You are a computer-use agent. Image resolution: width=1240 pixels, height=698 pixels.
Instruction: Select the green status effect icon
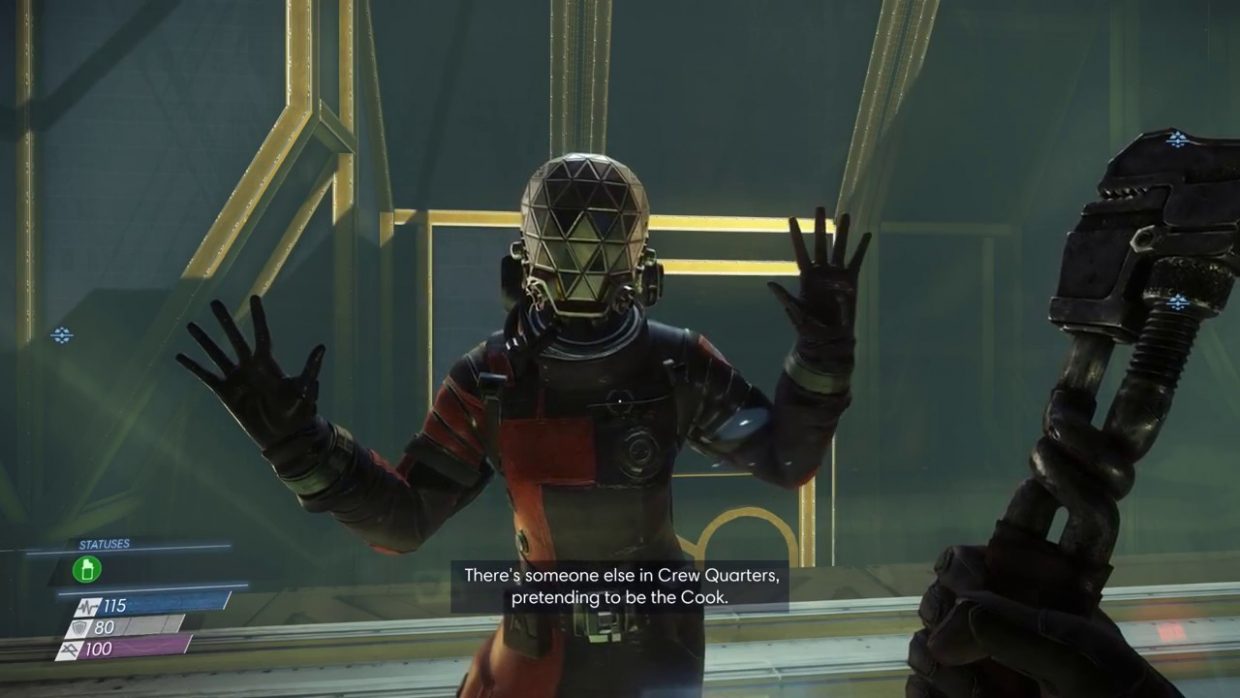click(x=87, y=569)
